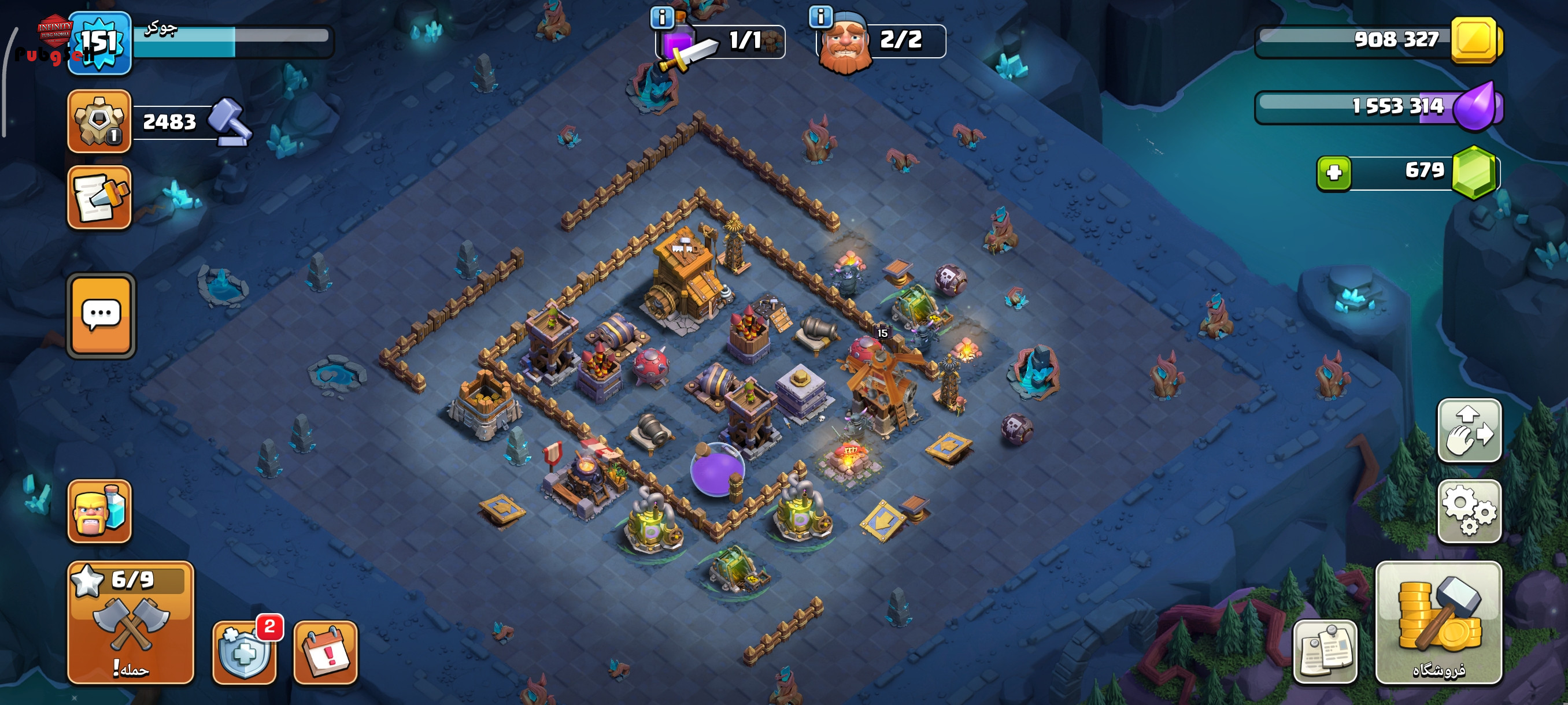Image resolution: width=1568 pixels, height=705 pixels.
Task: Open the events calendar icon
Action: tap(326, 652)
